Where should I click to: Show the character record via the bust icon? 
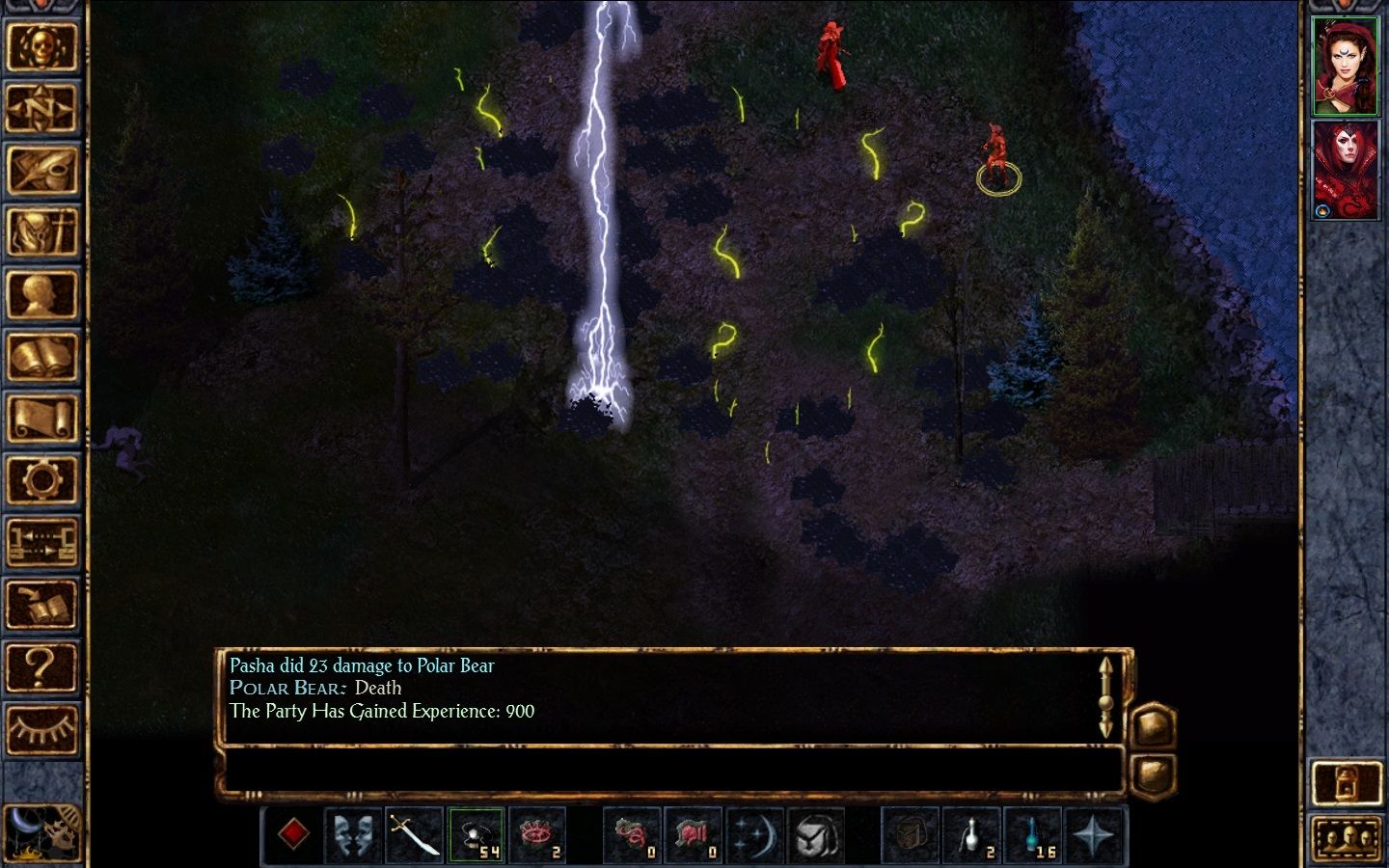41,295
